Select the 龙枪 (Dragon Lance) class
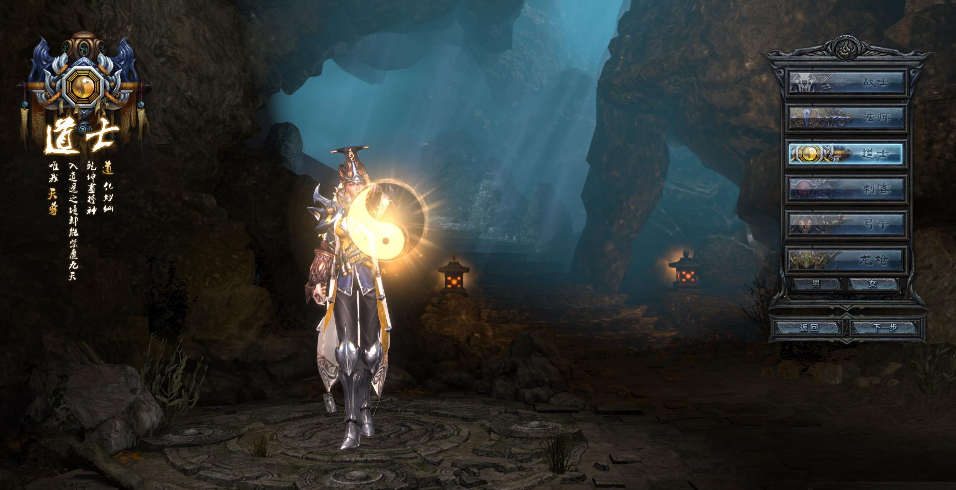The width and height of the screenshot is (956, 490). click(846, 260)
